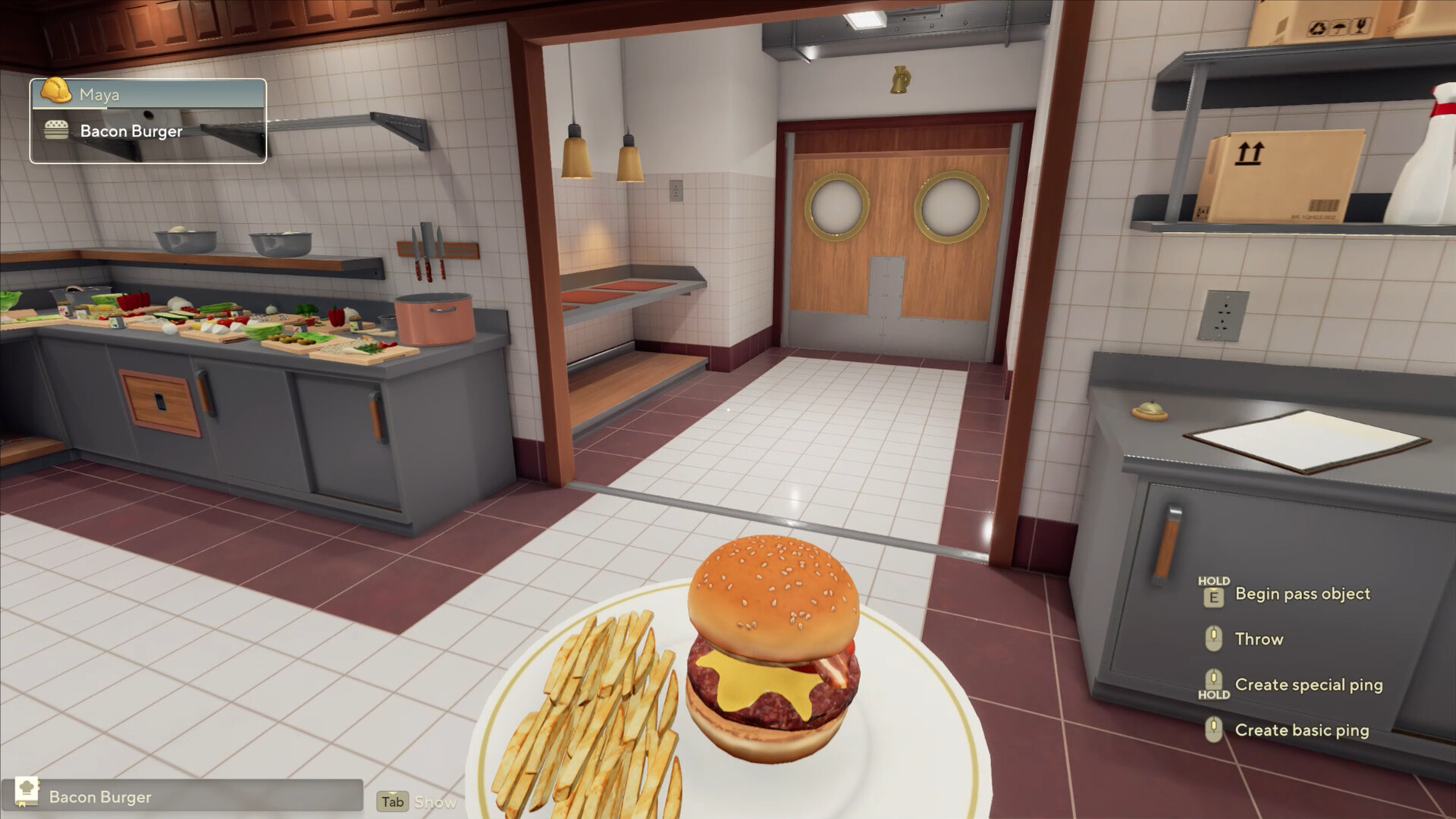Click the HOLD label under the special ping mouse
The height and width of the screenshot is (819, 1456).
tap(1214, 695)
